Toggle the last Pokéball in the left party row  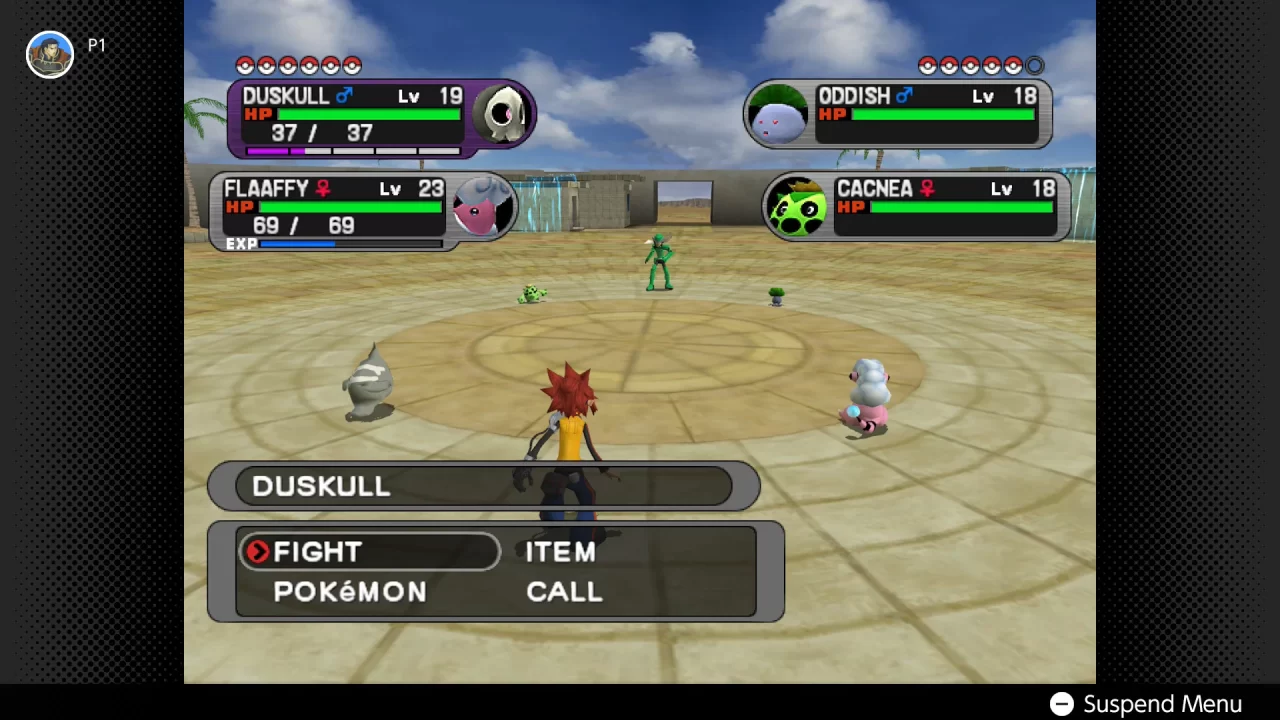[x=352, y=66]
